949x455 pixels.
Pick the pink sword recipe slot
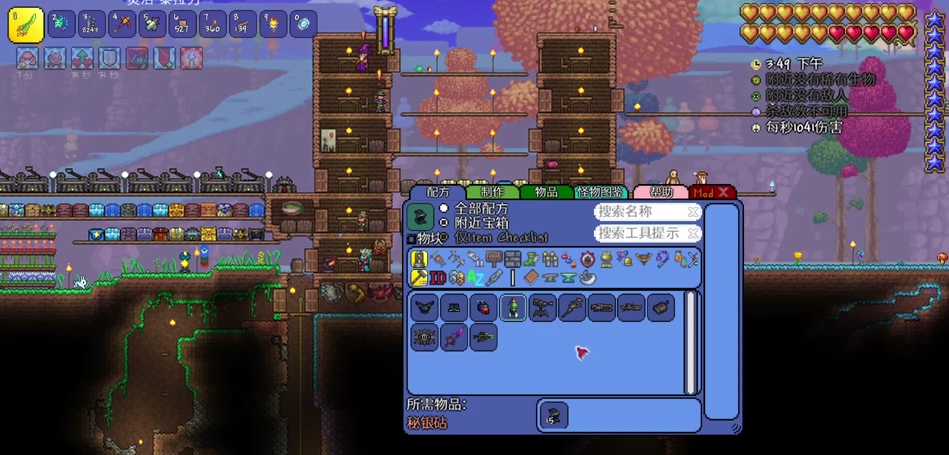pos(454,337)
